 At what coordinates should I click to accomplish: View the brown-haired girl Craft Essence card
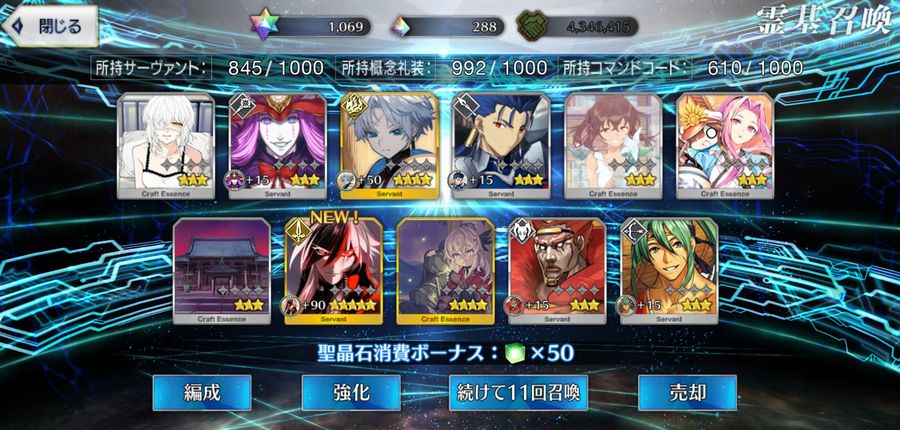pos(612,145)
